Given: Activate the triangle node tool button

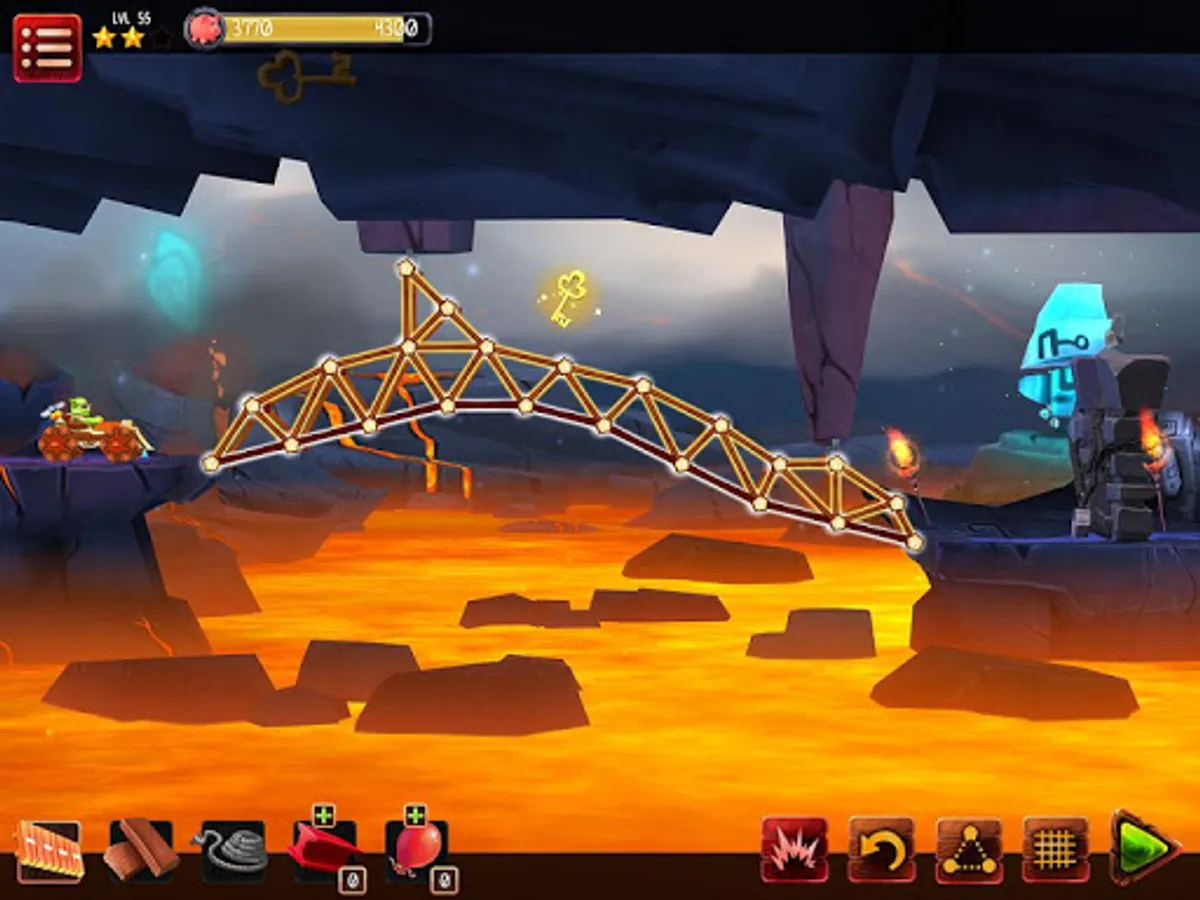Looking at the screenshot, I should coord(969,850).
